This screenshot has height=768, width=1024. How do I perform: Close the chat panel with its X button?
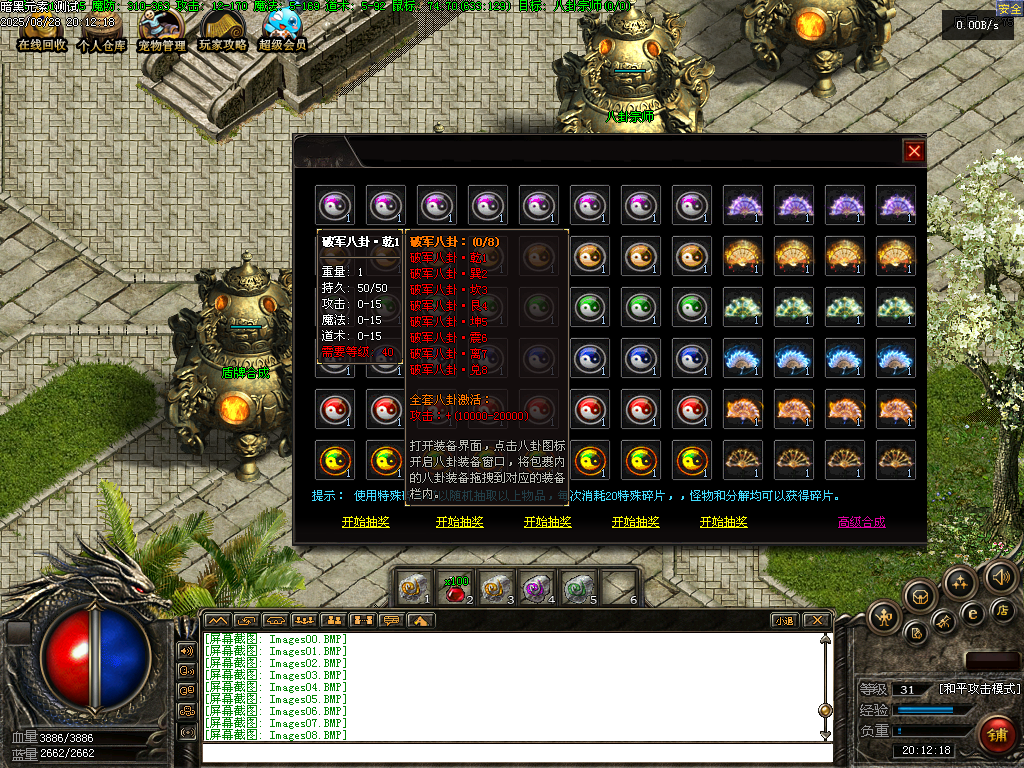815,621
